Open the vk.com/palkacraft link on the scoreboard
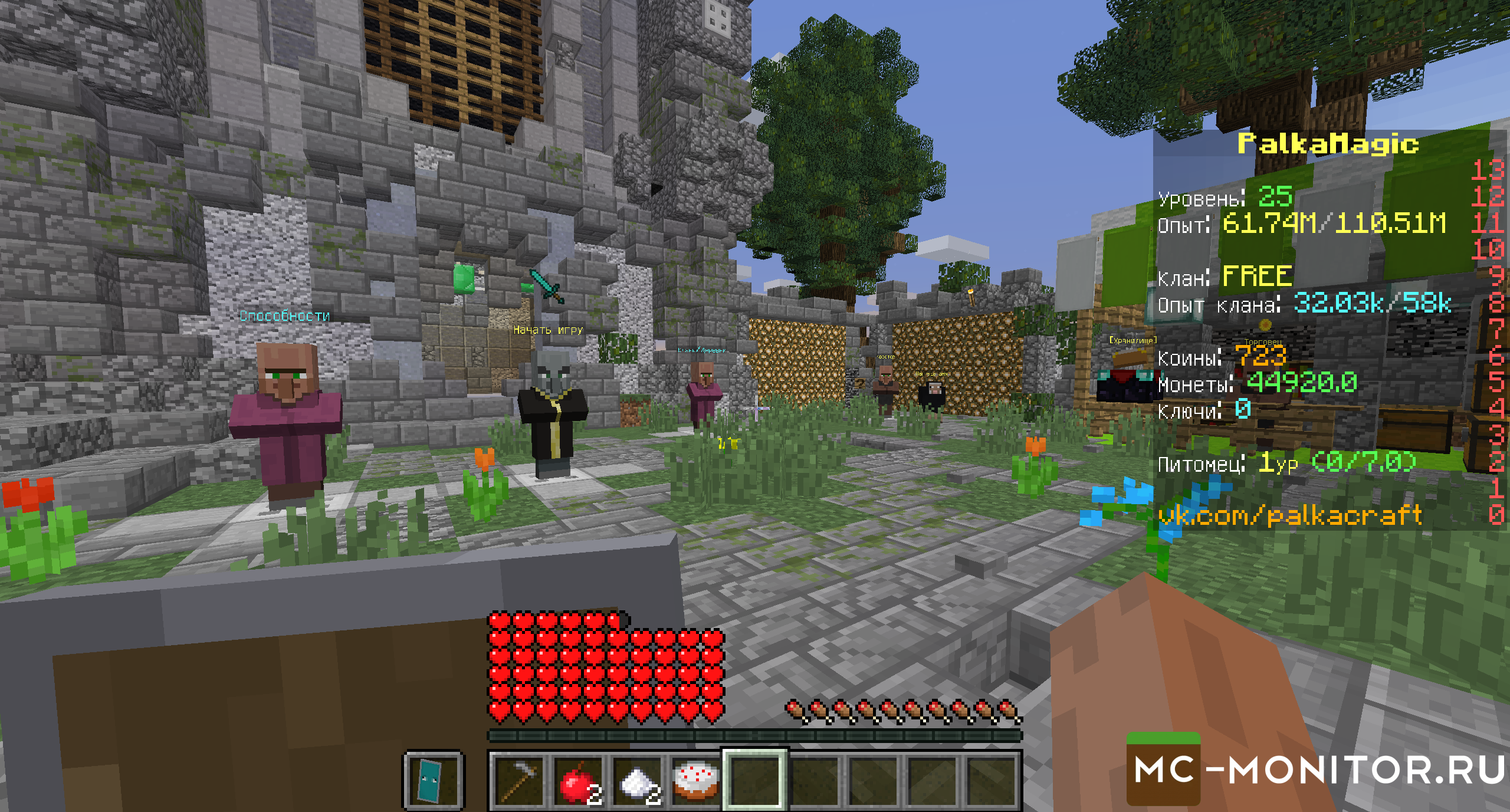The width and height of the screenshot is (1510, 812). 1290,515
